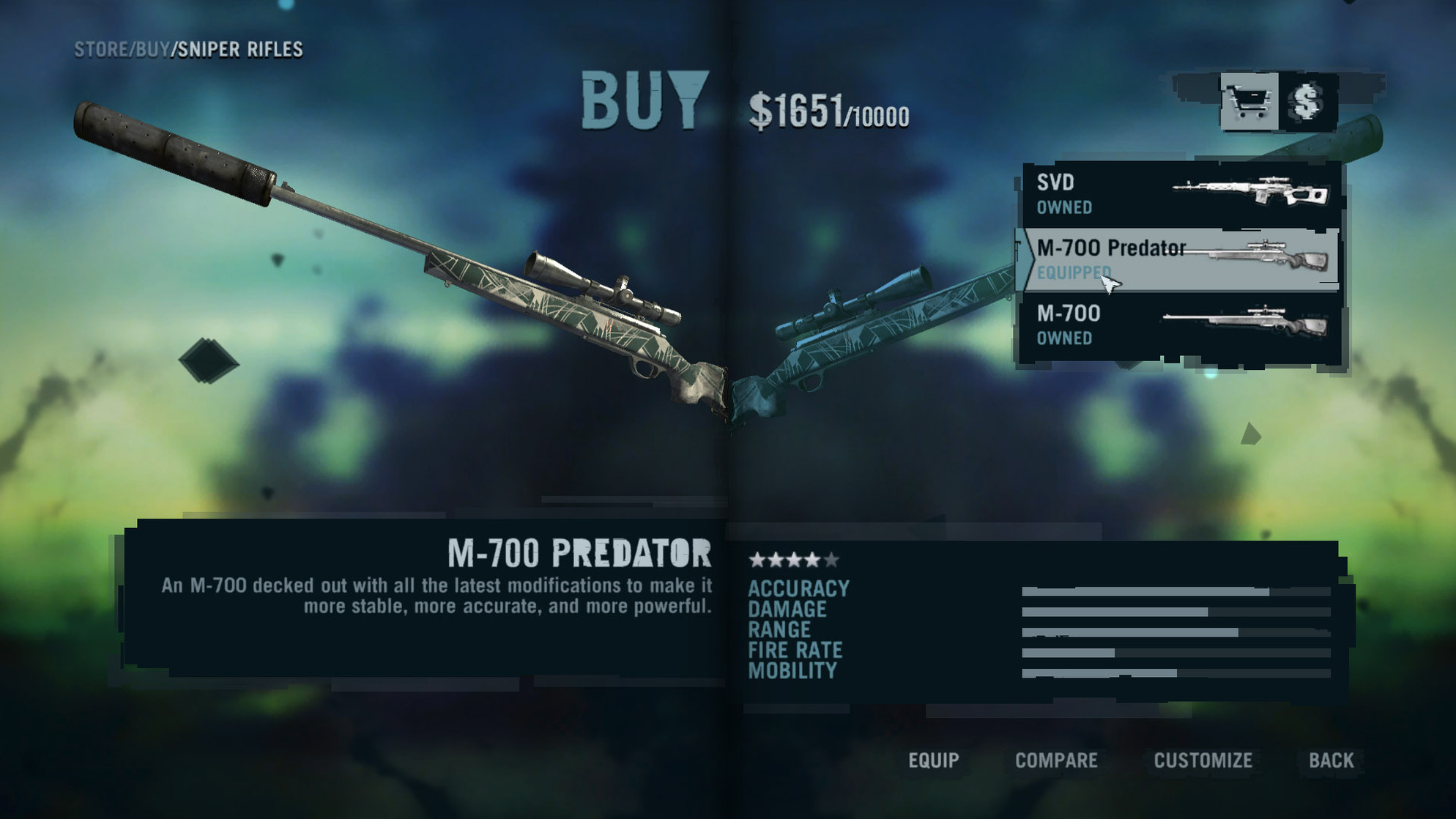
Task: Return to the Store breadcrumb level
Action: [100, 49]
